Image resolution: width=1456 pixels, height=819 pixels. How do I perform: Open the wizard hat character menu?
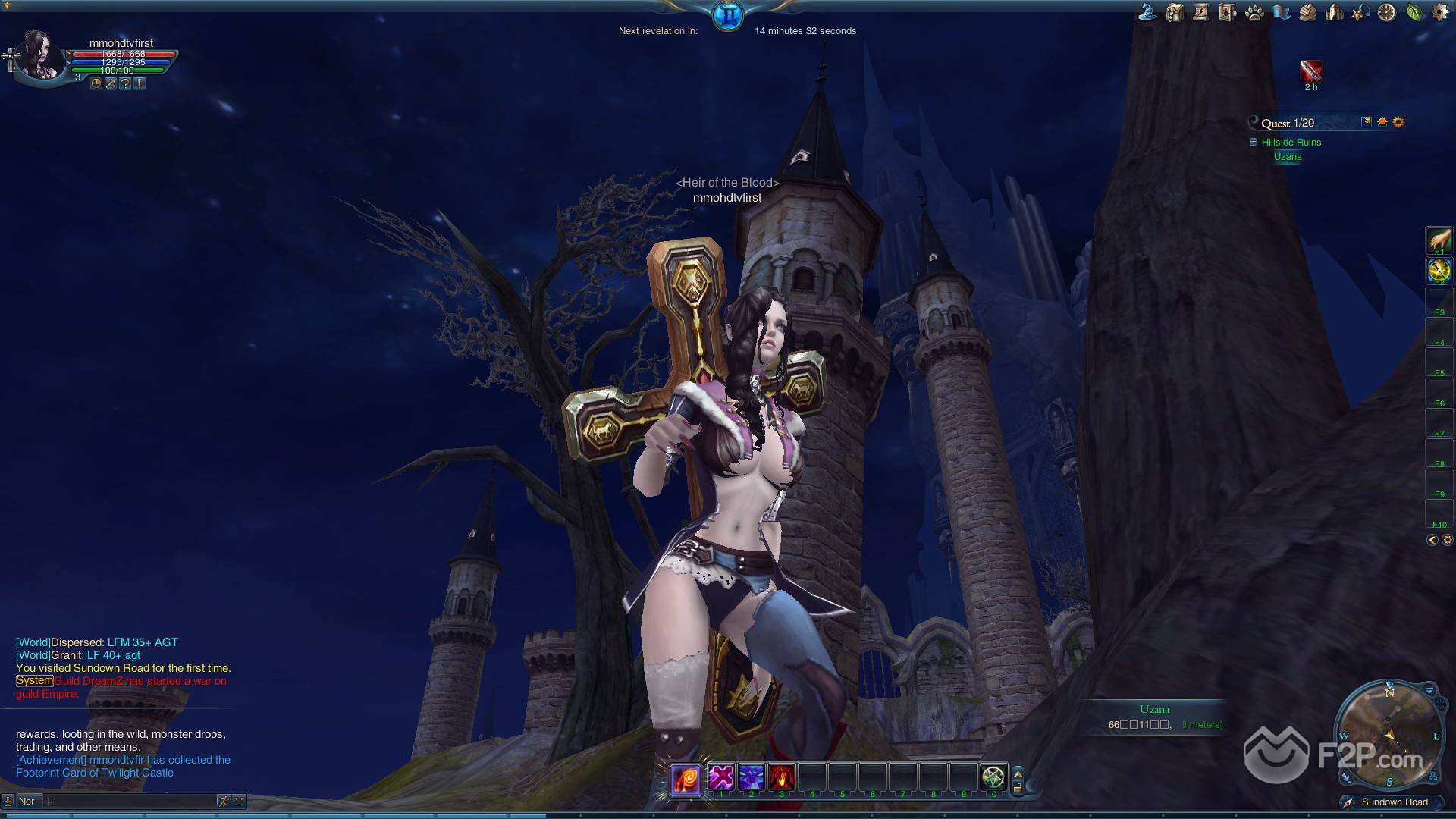coord(1147,12)
